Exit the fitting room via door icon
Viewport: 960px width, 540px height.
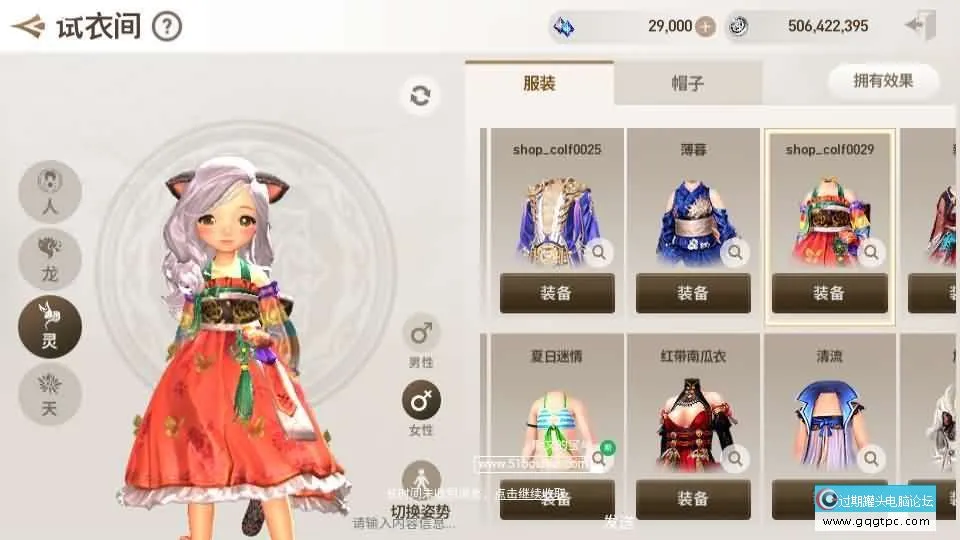(x=919, y=27)
